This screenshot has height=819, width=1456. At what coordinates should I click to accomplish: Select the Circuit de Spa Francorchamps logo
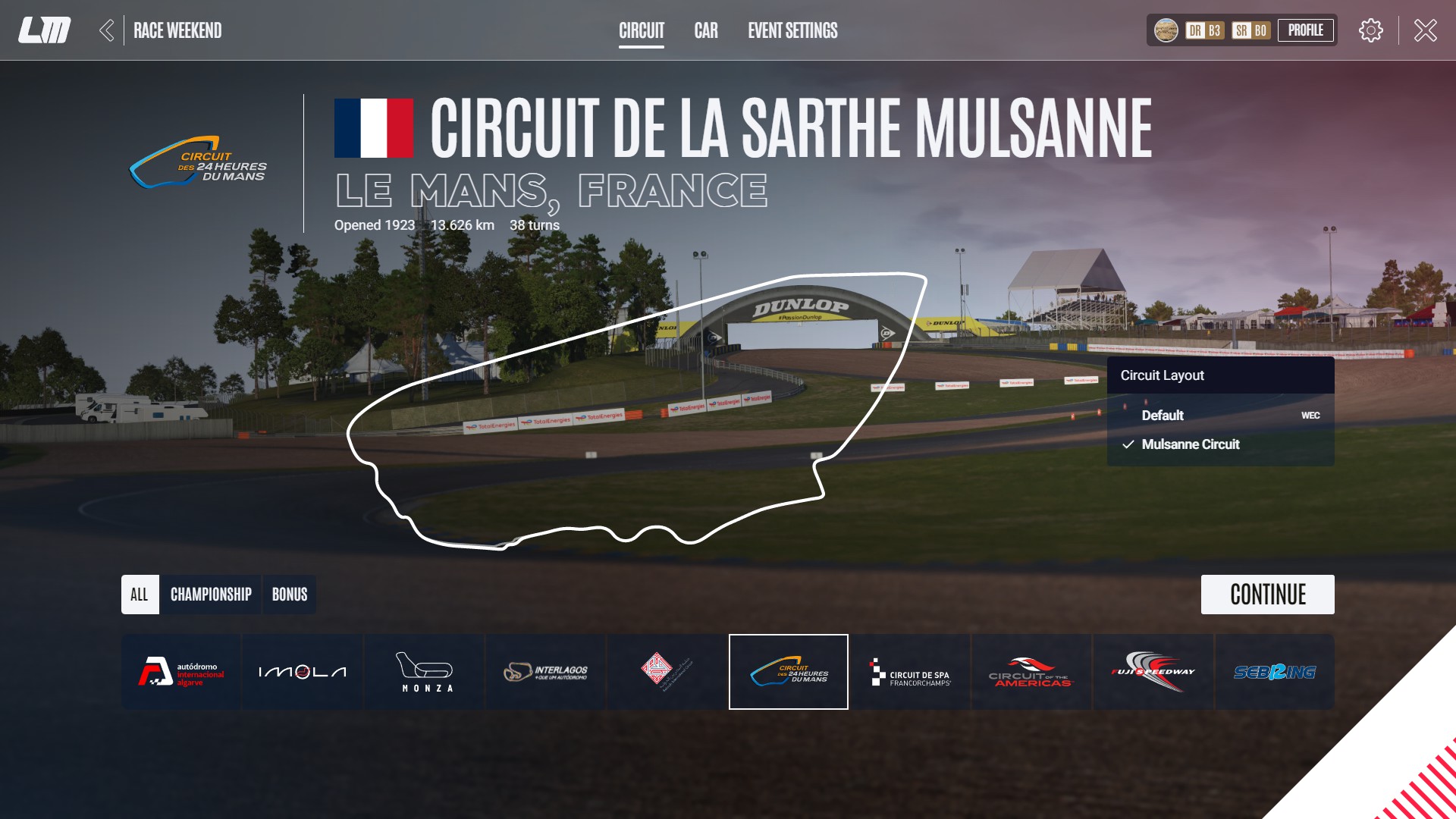[x=910, y=671]
